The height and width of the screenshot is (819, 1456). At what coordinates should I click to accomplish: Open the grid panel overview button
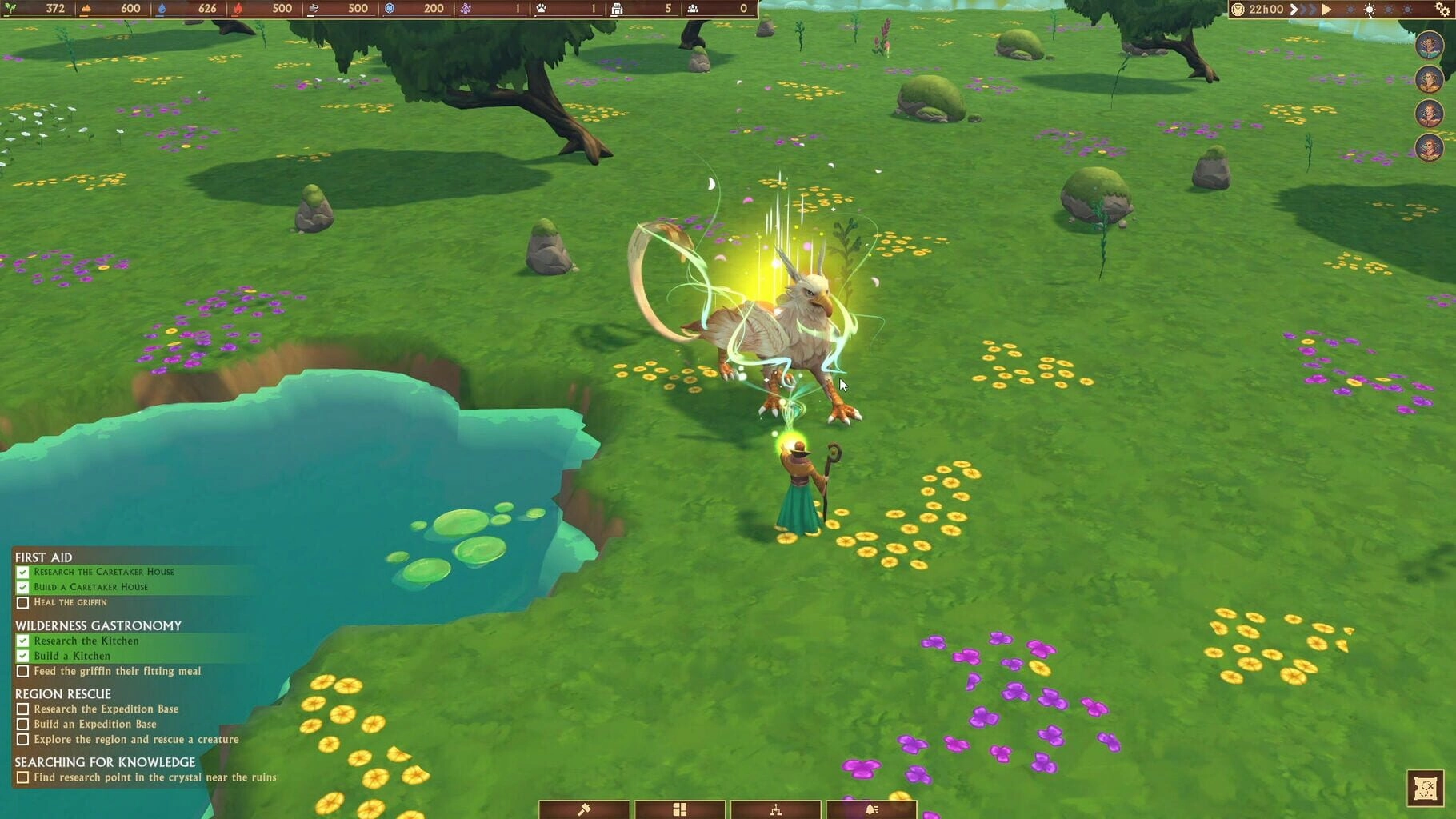point(679,809)
